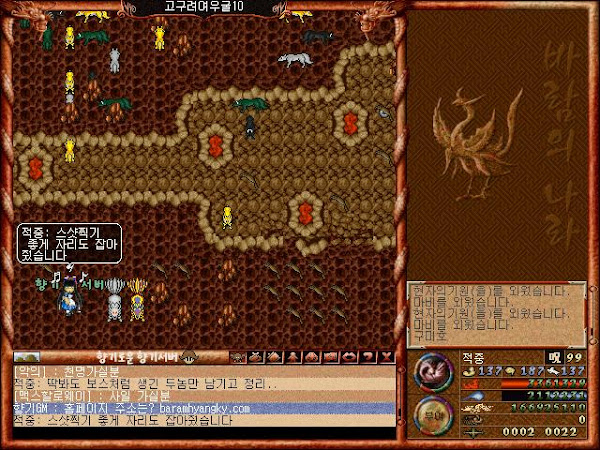Click the round gold 무녀 button
600x450 pixels.
tap(432, 411)
